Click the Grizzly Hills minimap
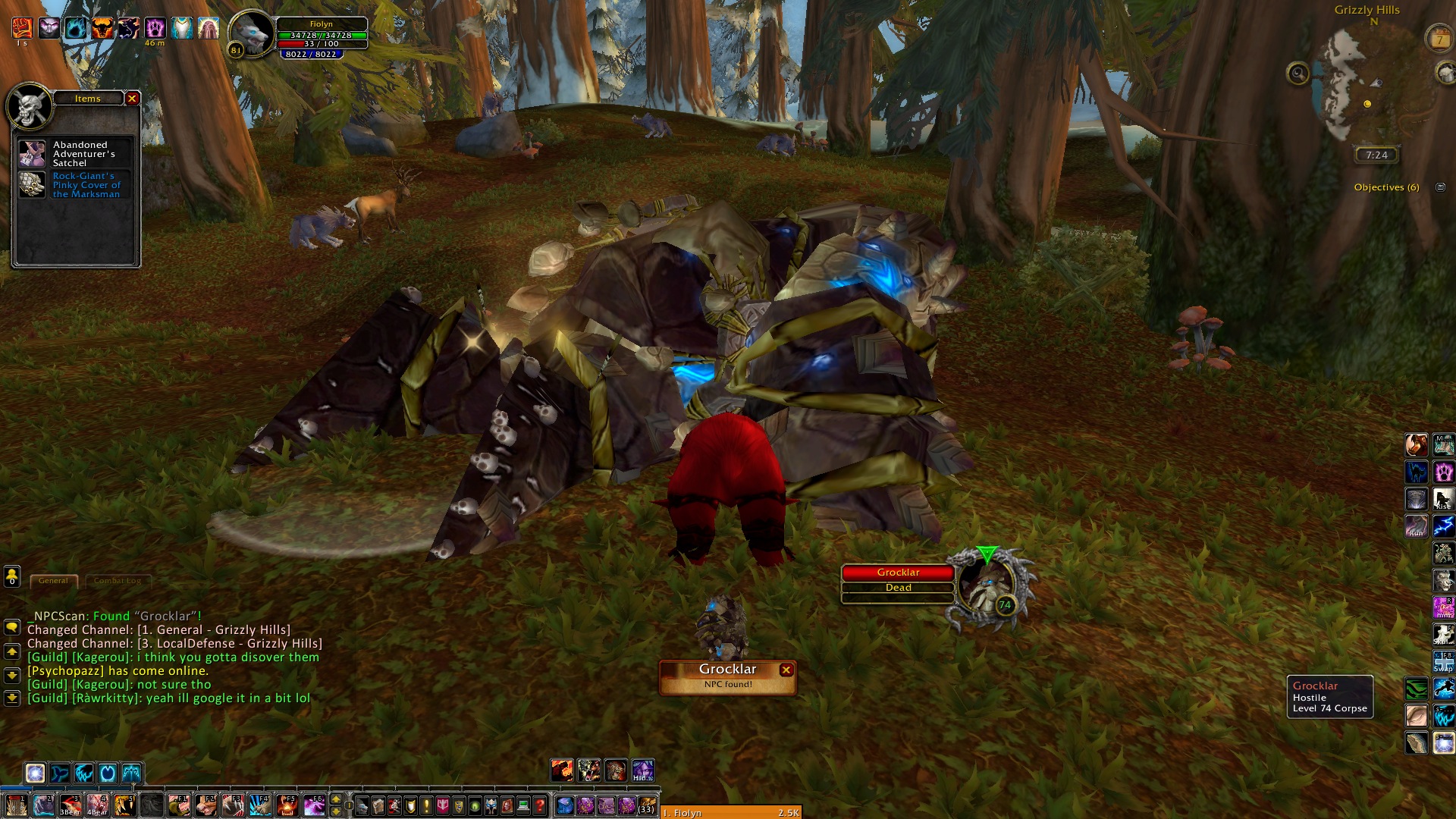The image size is (1456, 819). (1365, 85)
